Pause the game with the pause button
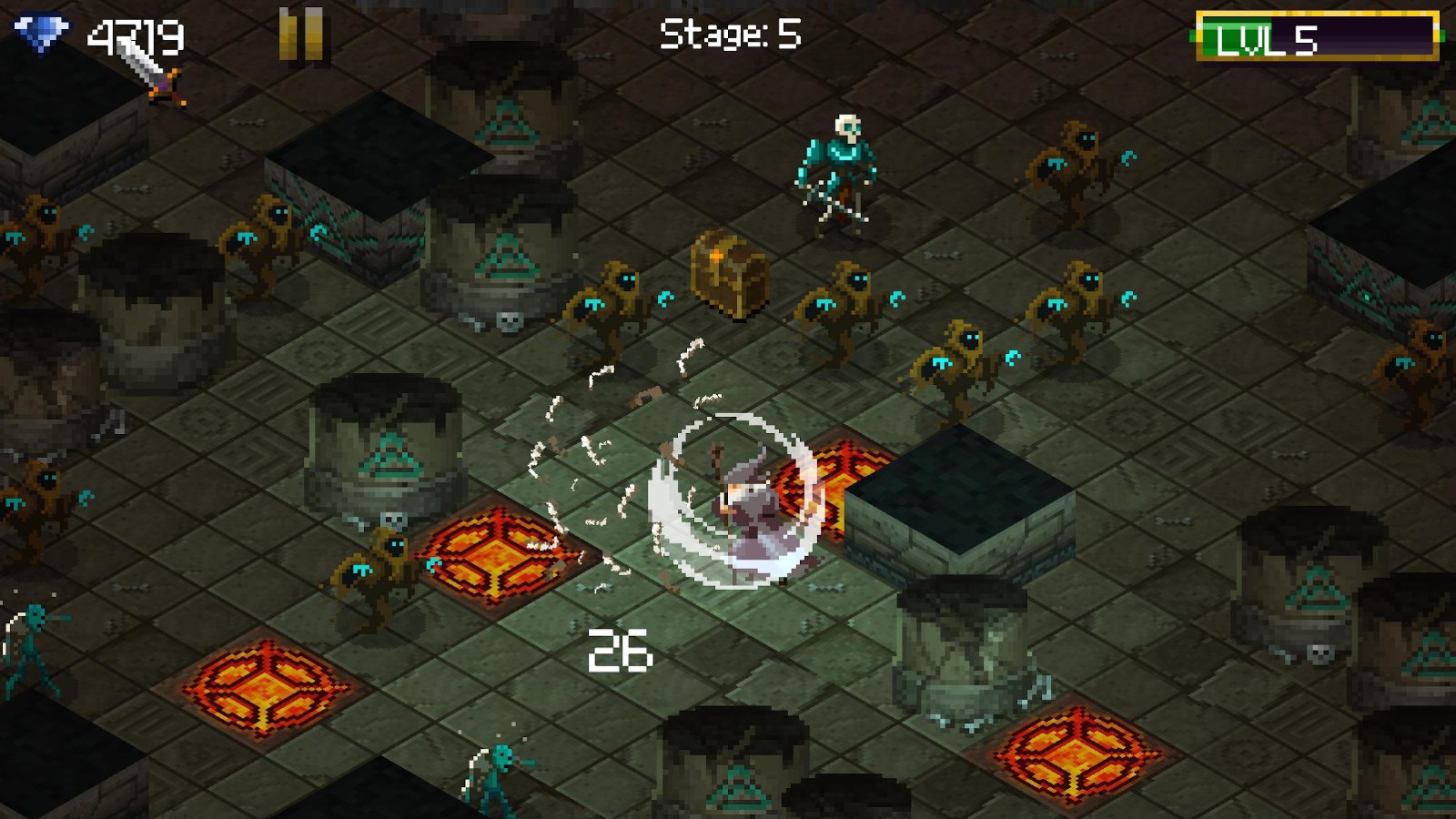Viewport: 1456px width, 819px height. click(x=301, y=35)
